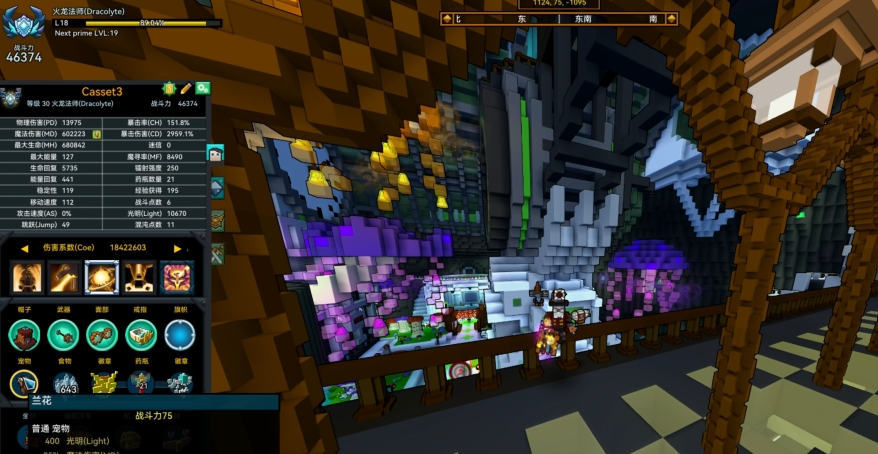
Task: Click the player class emblem in top-left
Action: tap(22, 22)
